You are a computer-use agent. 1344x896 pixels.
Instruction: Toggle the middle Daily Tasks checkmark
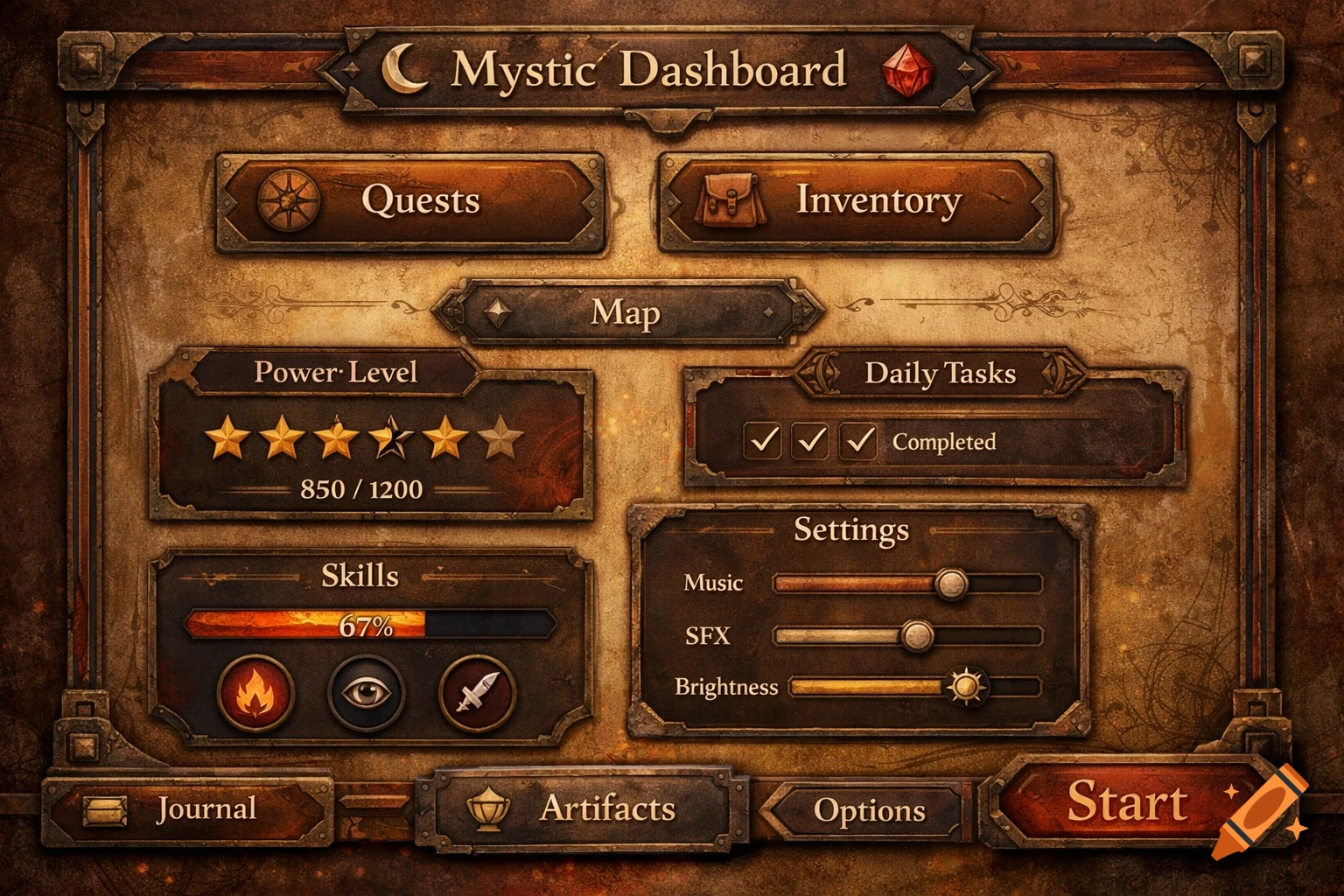808,442
